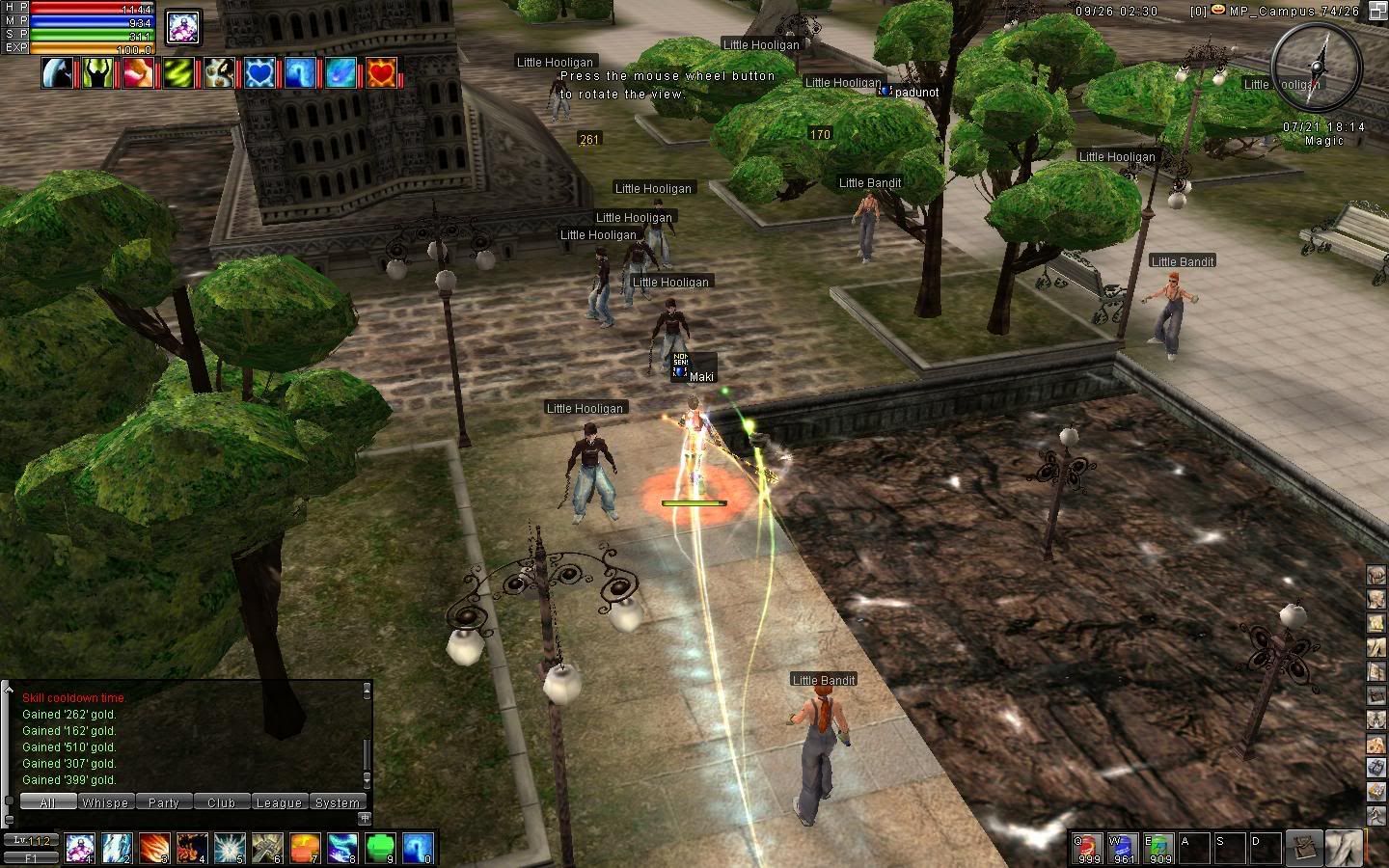Cast the white starburst skill in slot 5
The width and height of the screenshot is (1389, 868).
(x=230, y=848)
